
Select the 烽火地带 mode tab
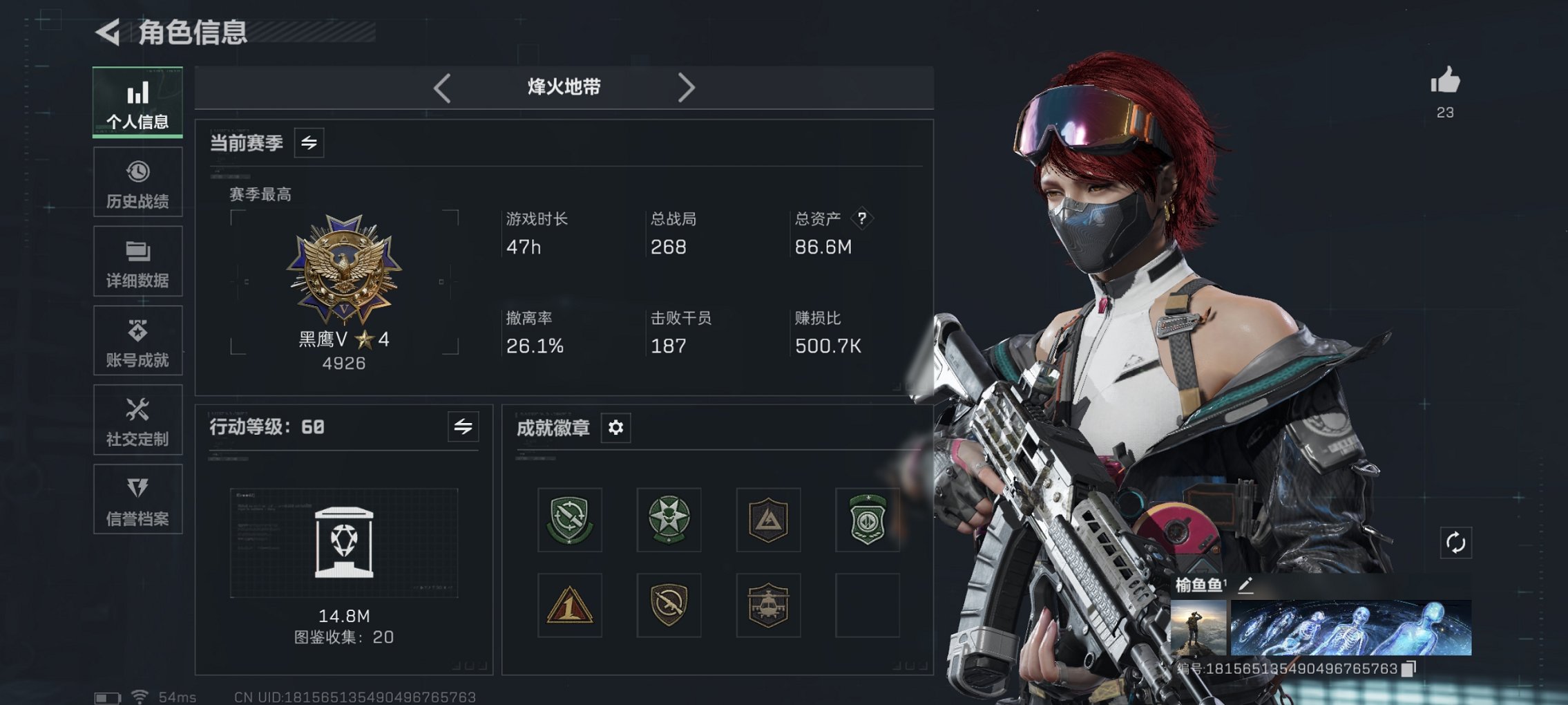pyautogui.click(x=562, y=87)
